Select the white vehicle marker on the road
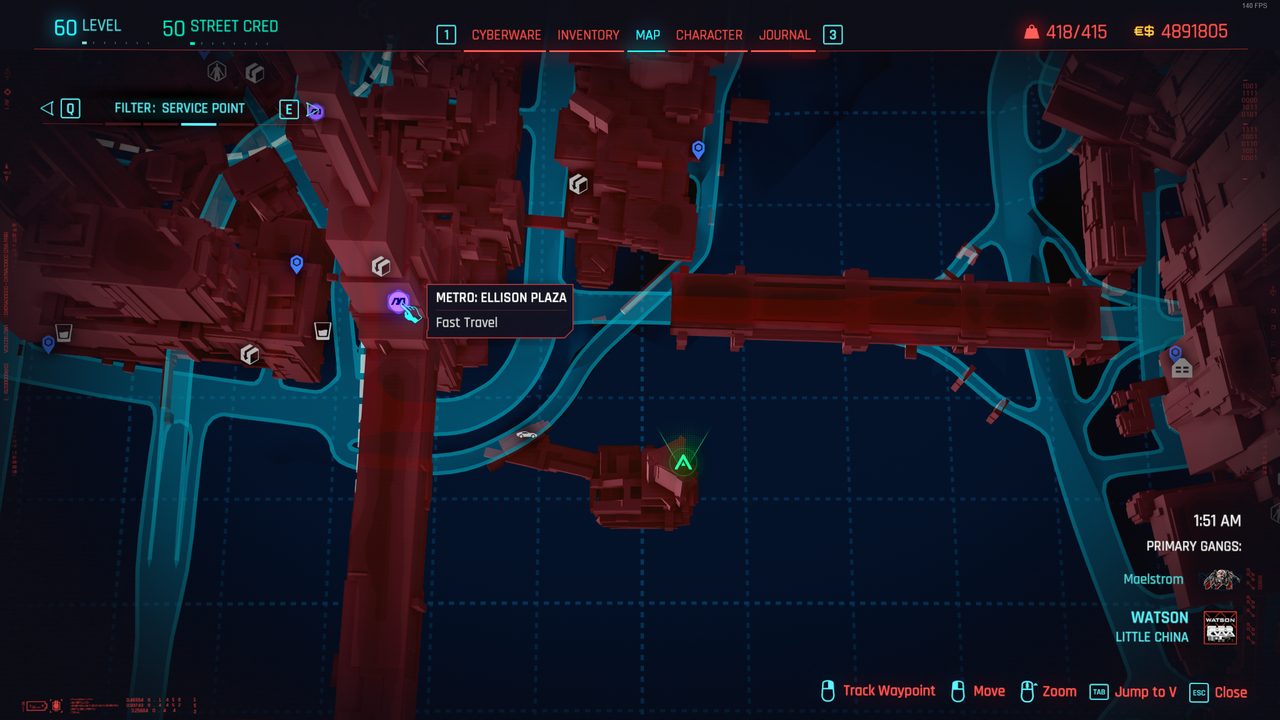Screen dimensions: 1280x720 pos(526,435)
